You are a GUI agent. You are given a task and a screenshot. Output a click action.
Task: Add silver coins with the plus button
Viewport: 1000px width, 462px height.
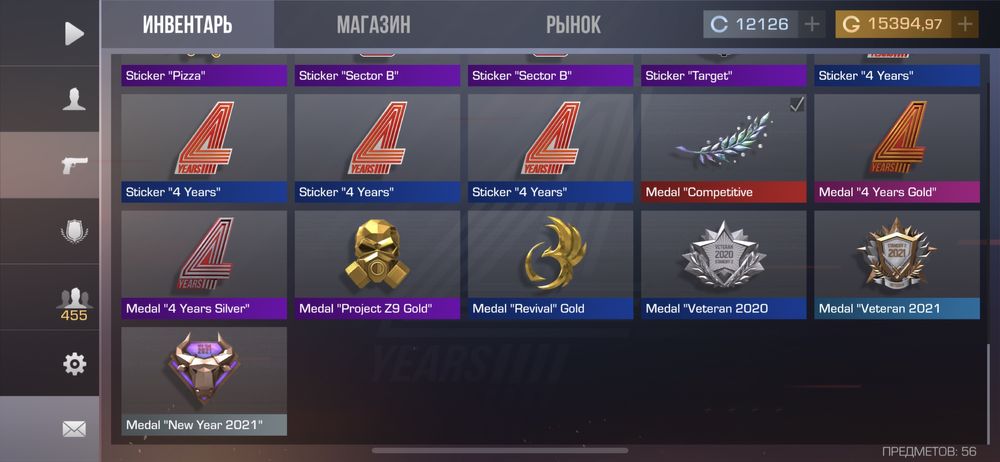click(812, 24)
